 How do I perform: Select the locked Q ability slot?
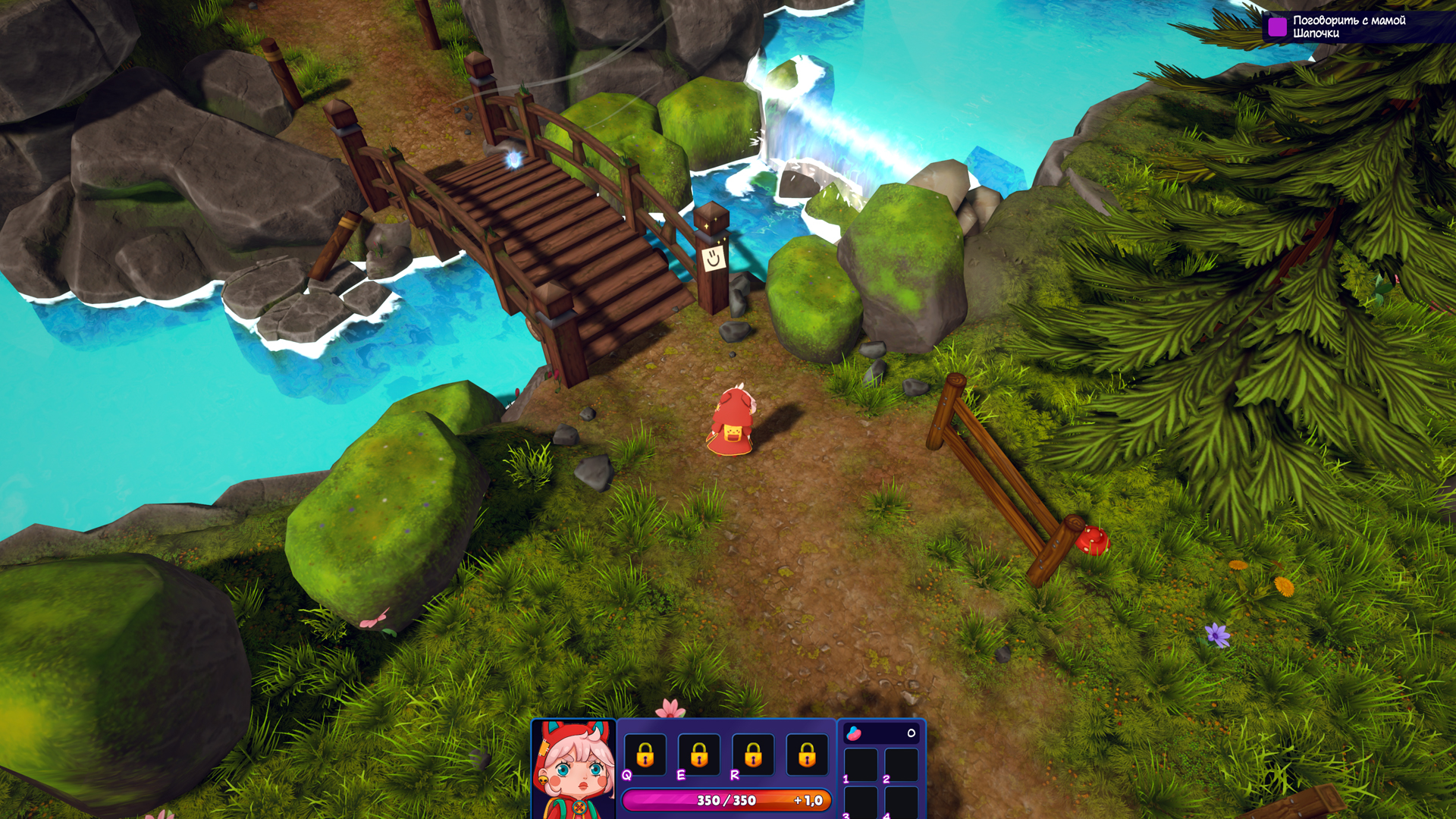pyautogui.click(x=645, y=755)
